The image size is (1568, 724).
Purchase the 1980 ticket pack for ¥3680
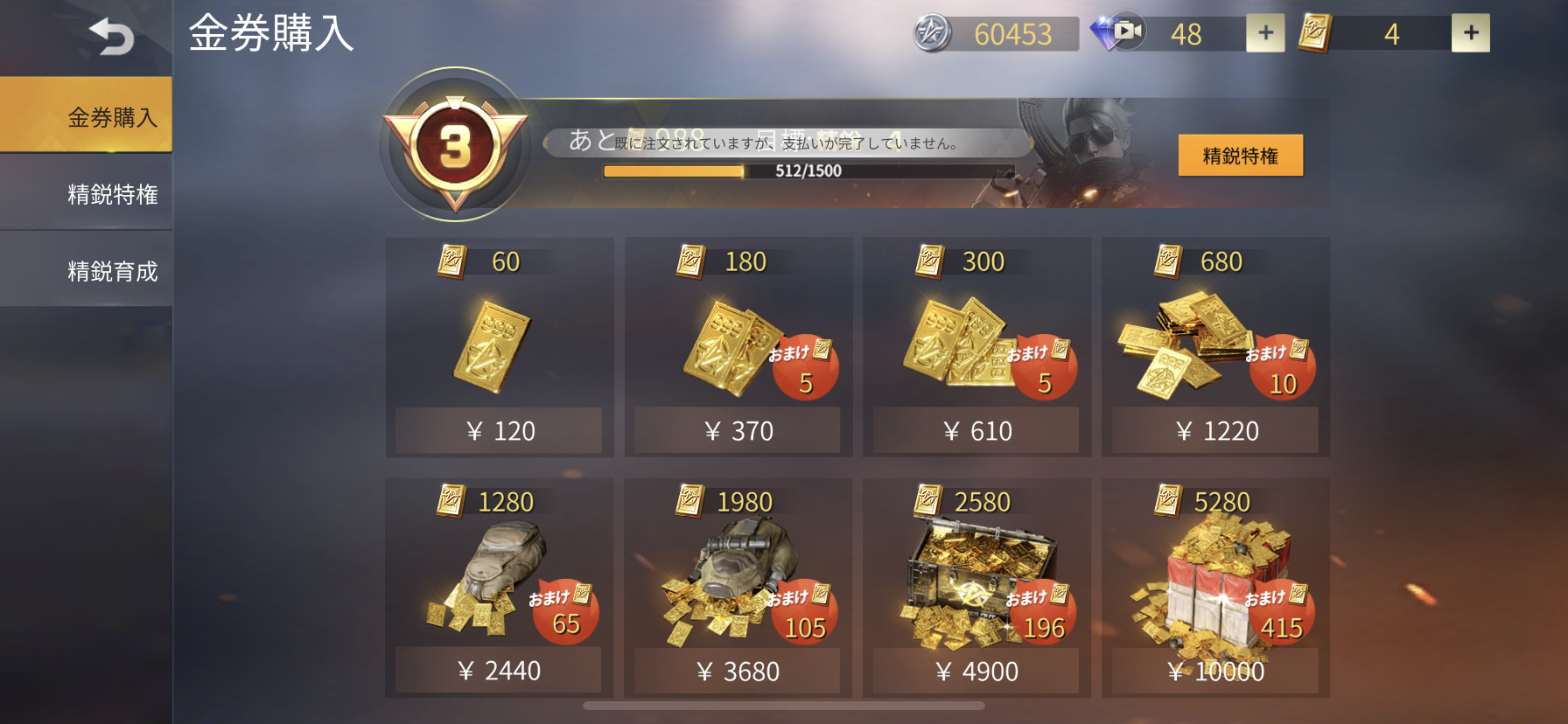(x=738, y=671)
